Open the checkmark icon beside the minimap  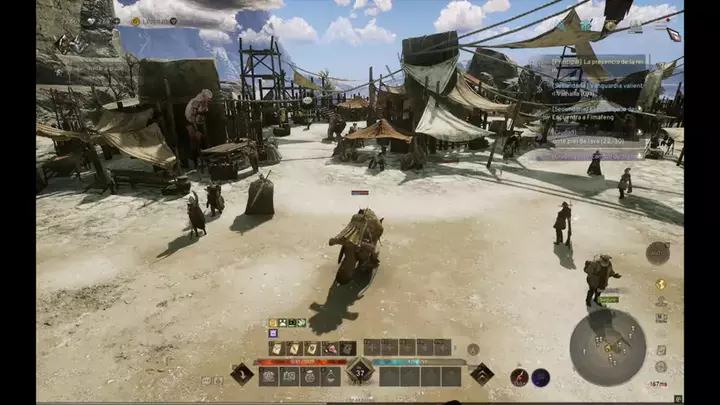point(661,350)
